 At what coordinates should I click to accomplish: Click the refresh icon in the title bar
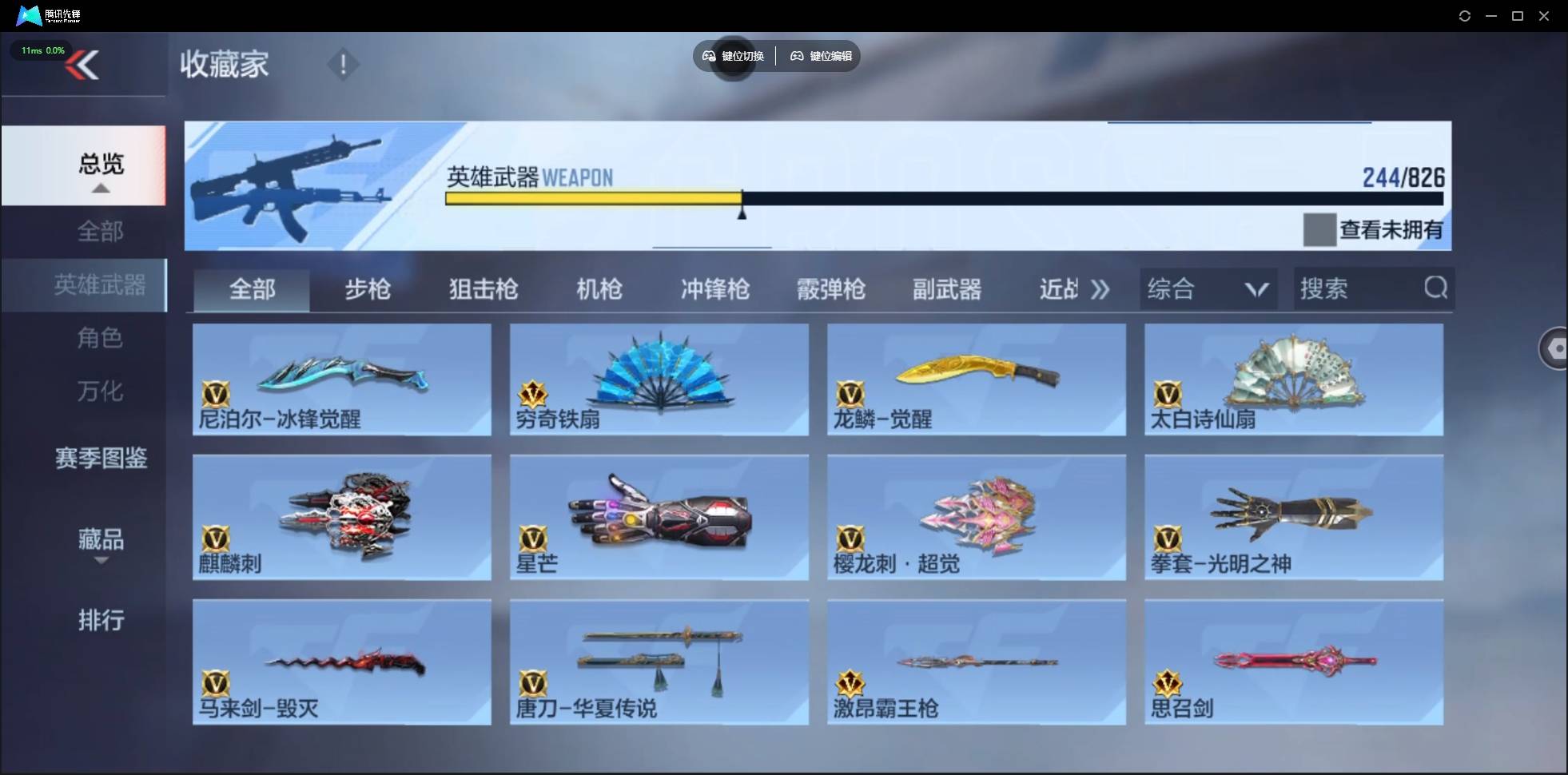coord(1466,15)
